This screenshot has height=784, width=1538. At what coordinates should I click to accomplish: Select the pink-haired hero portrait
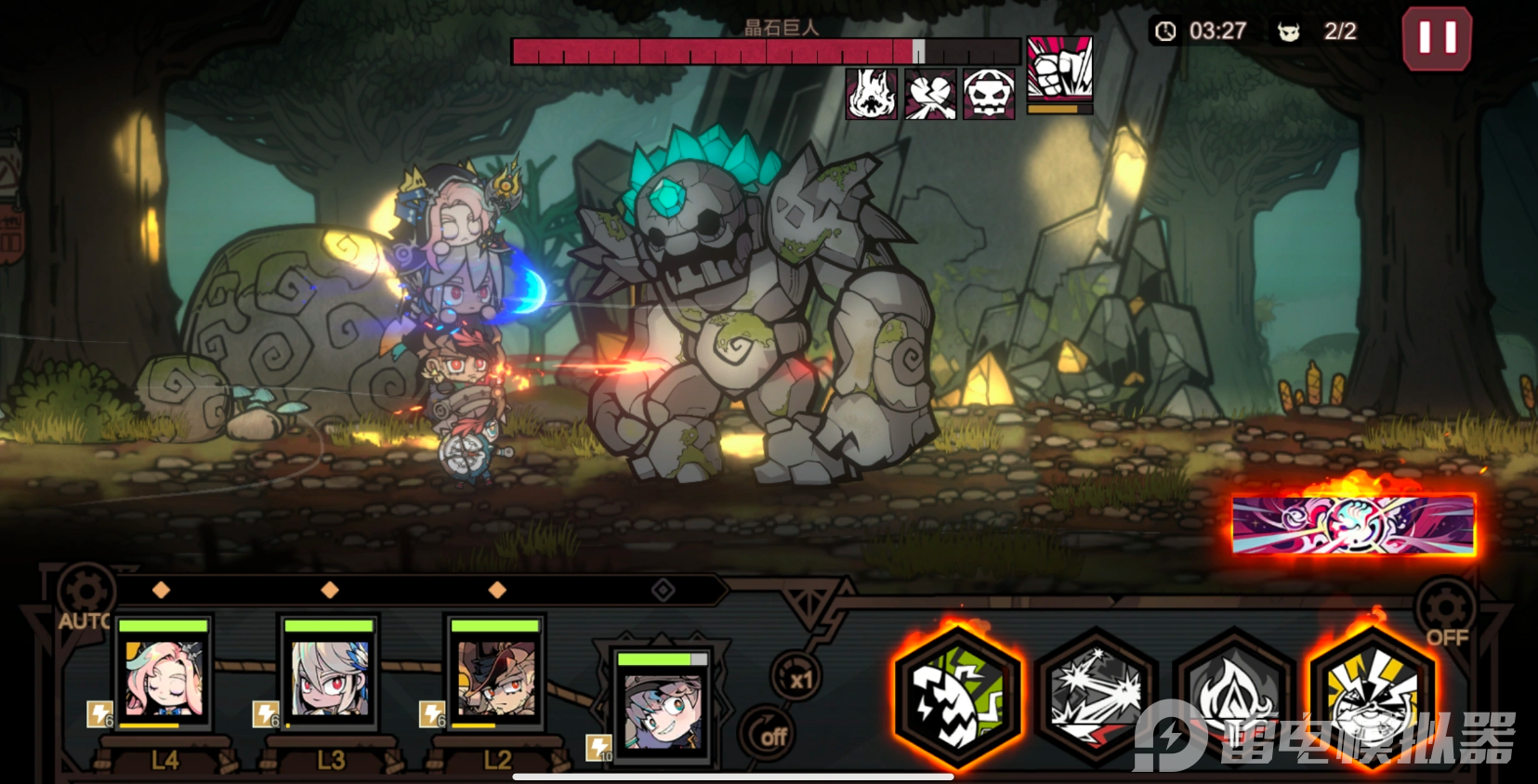click(x=164, y=675)
